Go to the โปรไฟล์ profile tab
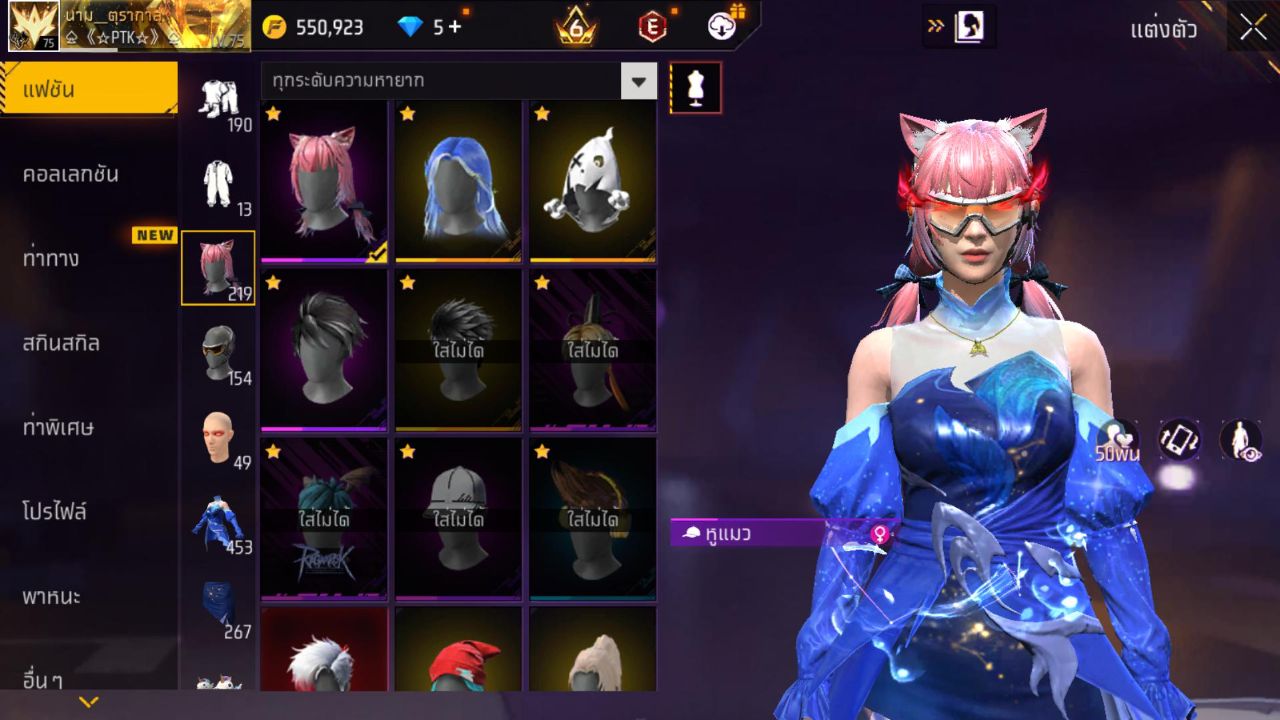Screen dimensions: 1280x720 point(55,512)
